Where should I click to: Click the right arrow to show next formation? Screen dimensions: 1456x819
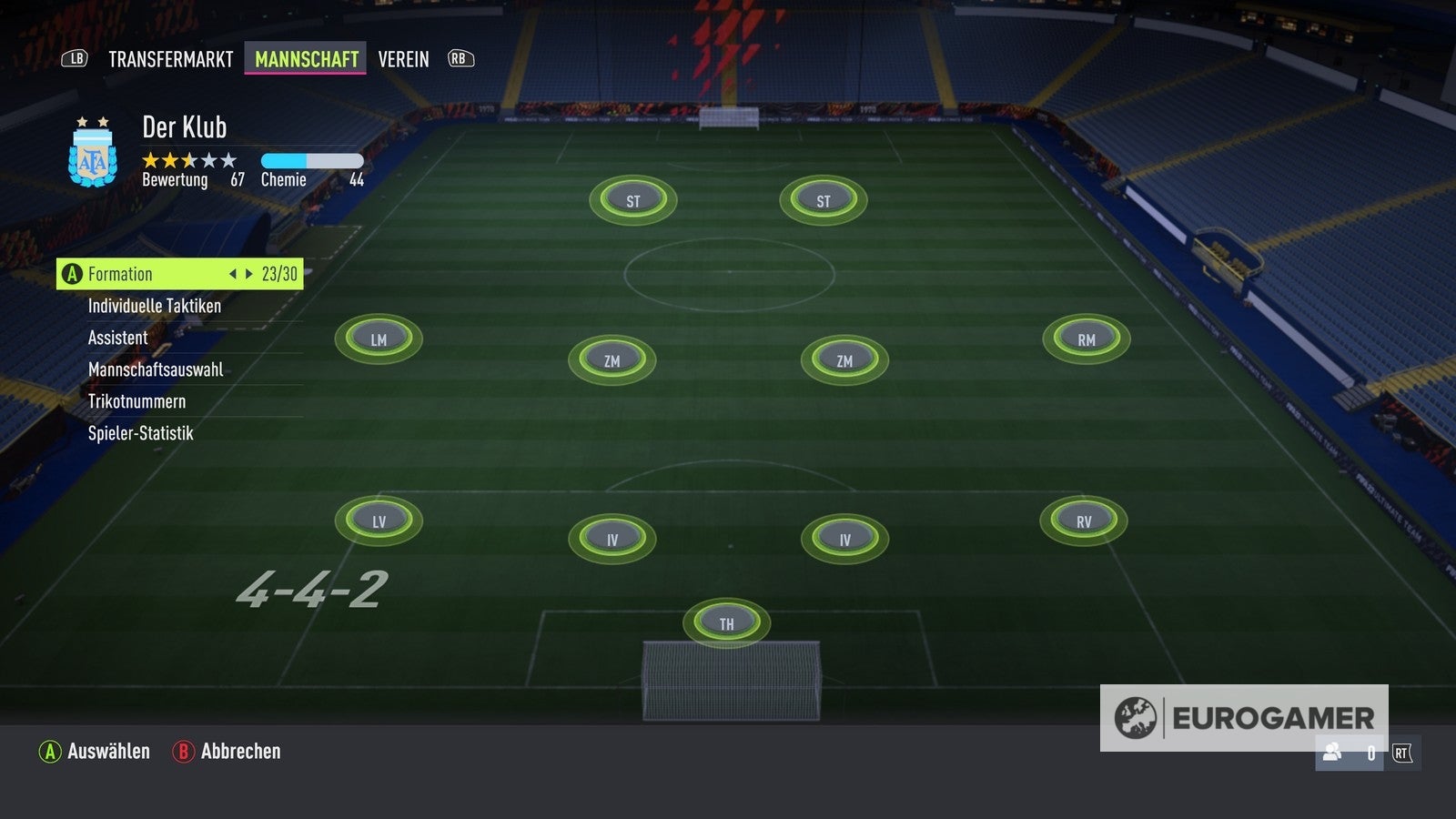point(249,274)
